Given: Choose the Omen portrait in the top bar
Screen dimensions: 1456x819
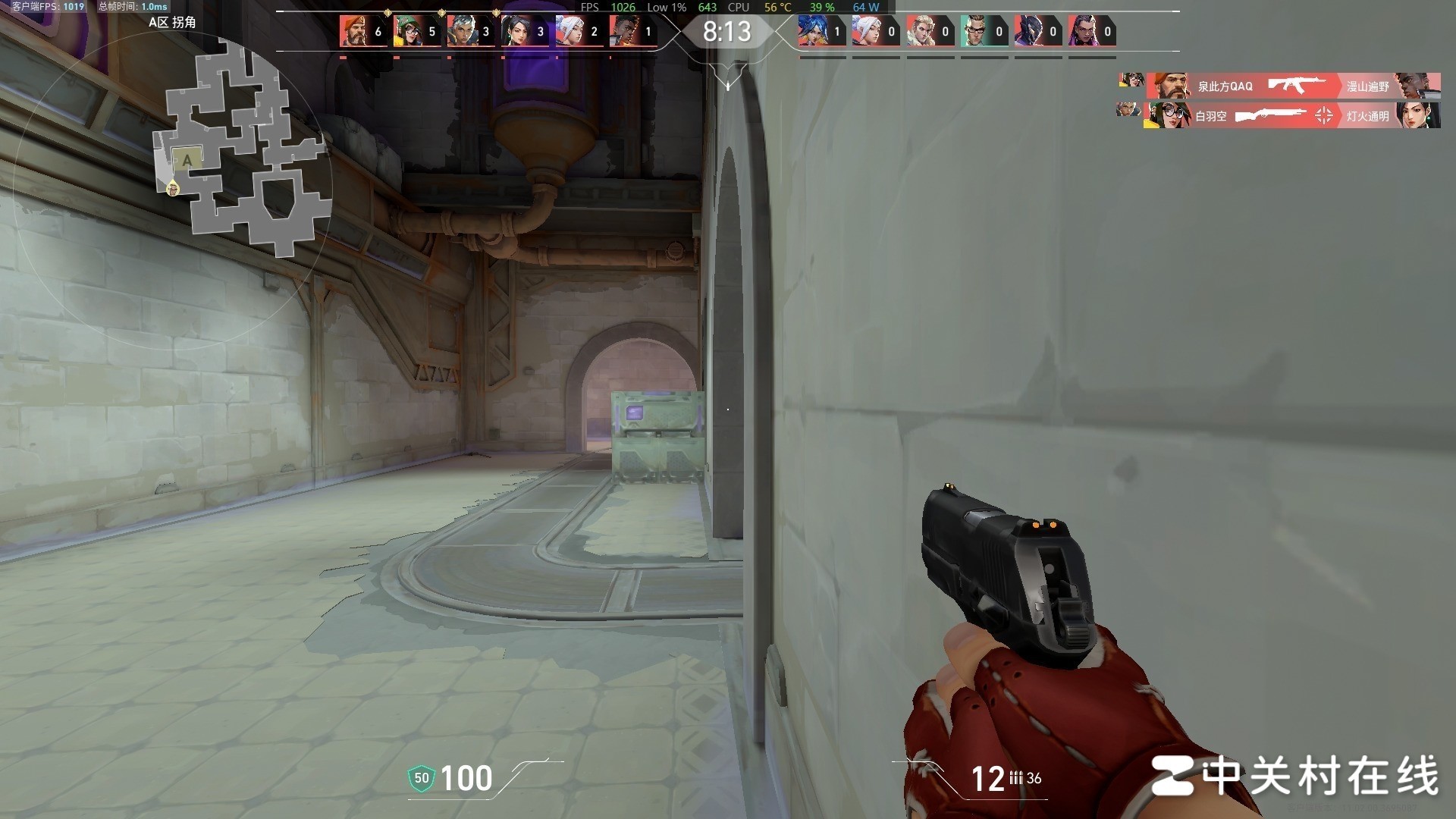Looking at the screenshot, I should point(1028,31).
